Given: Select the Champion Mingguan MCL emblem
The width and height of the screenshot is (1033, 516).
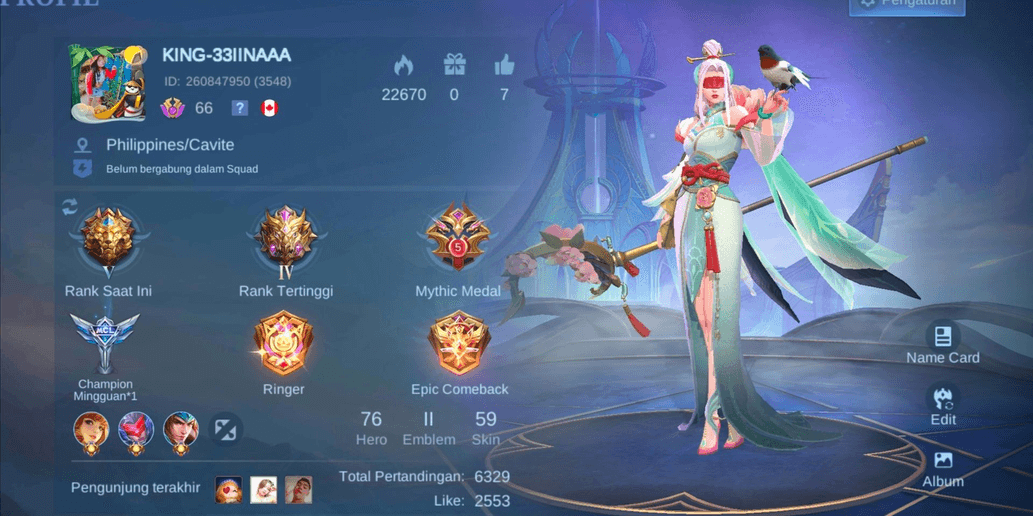Looking at the screenshot, I should (x=104, y=341).
